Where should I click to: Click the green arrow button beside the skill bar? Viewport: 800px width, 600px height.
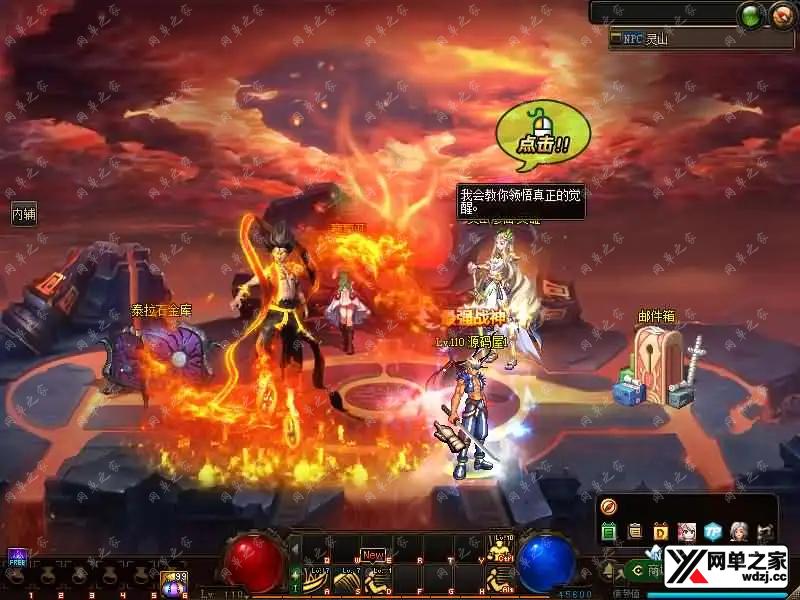tap(296, 576)
